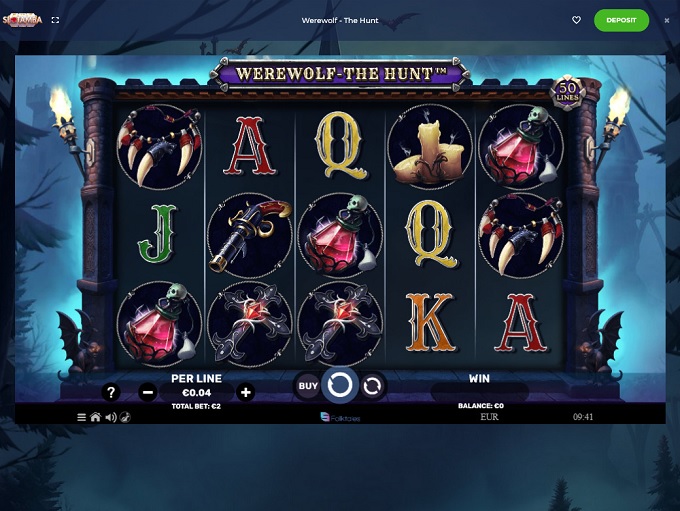Image resolution: width=680 pixels, height=511 pixels.
Task: Increase the per line bet
Action: [246, 392]
